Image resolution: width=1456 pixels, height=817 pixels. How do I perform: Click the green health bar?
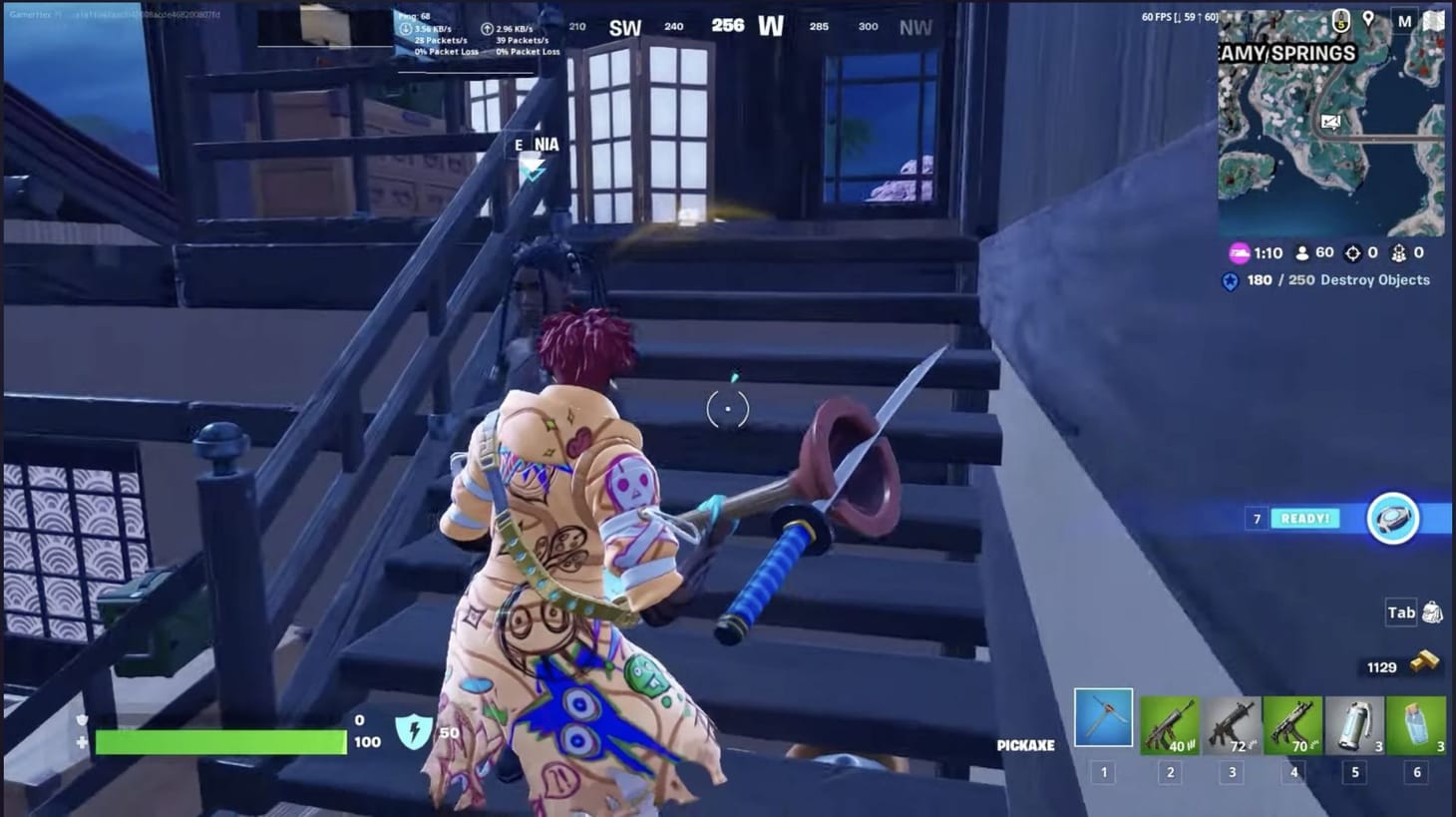click(219, 741)
